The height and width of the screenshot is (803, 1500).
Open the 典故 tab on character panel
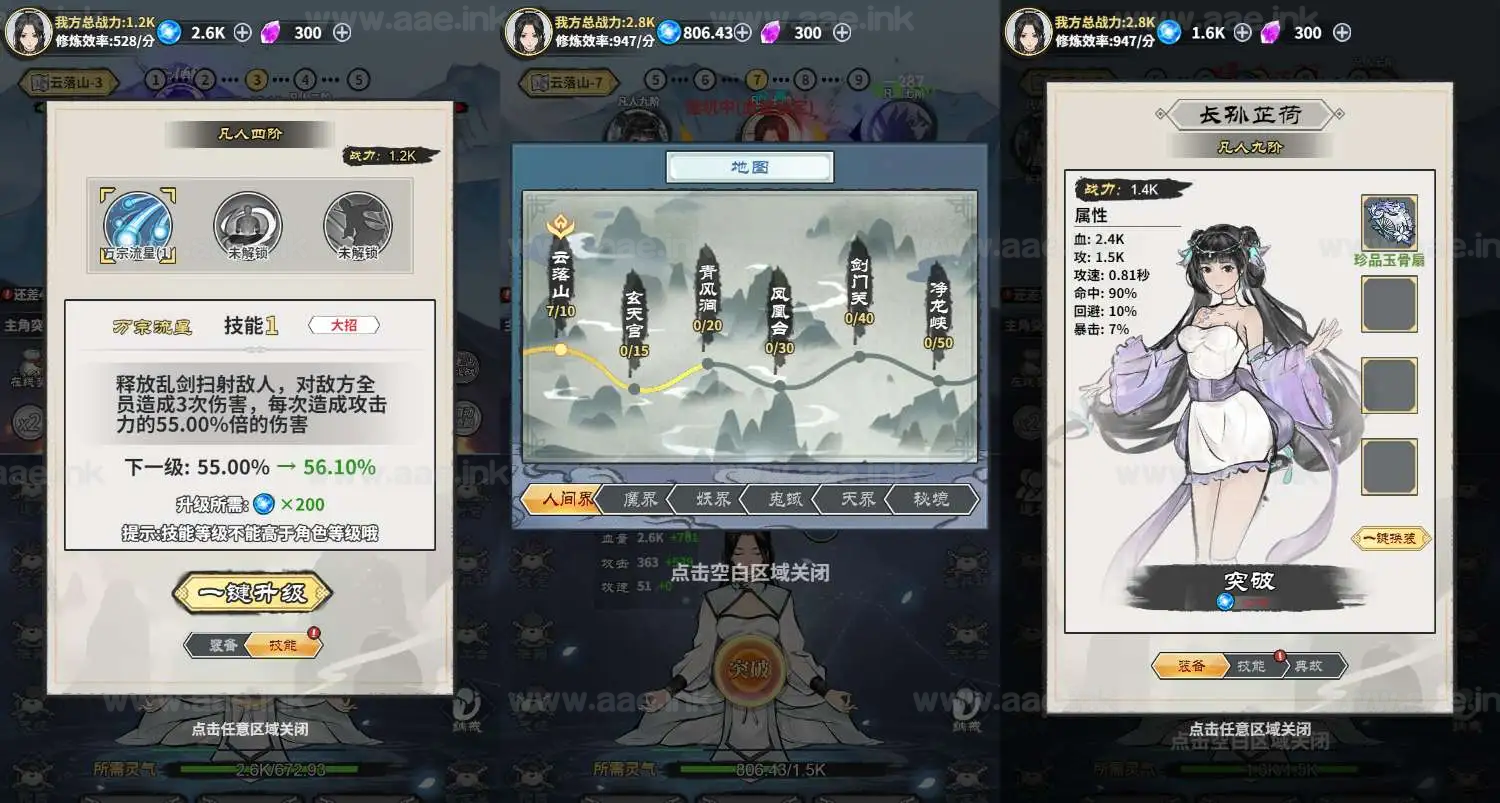(x=1310, y=665)
